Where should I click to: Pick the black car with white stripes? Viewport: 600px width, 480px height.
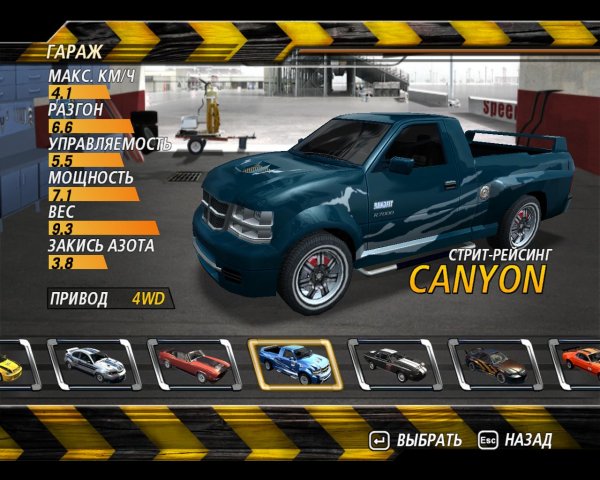393,364
